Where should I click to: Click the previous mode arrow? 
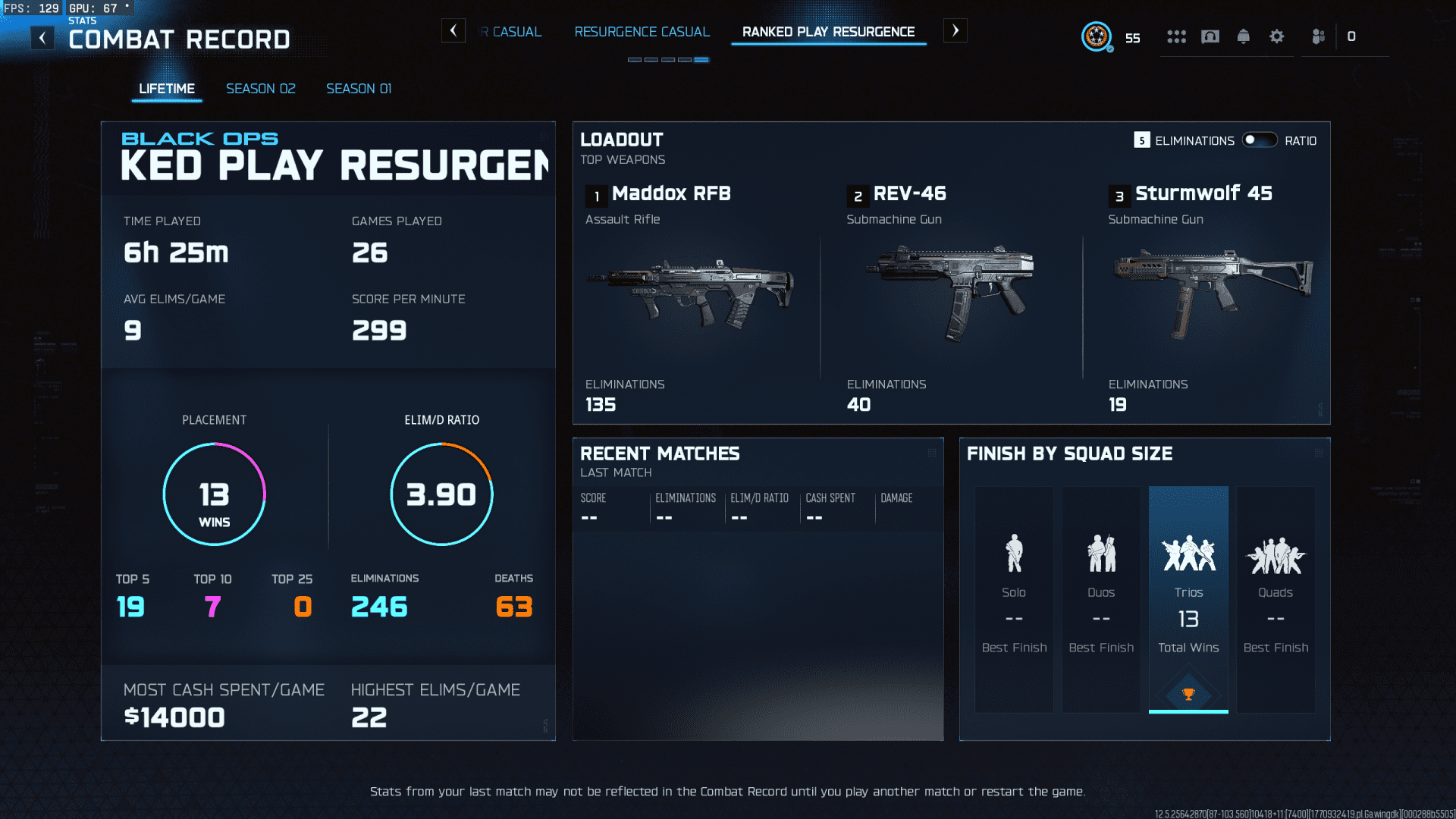coord(453,31)
